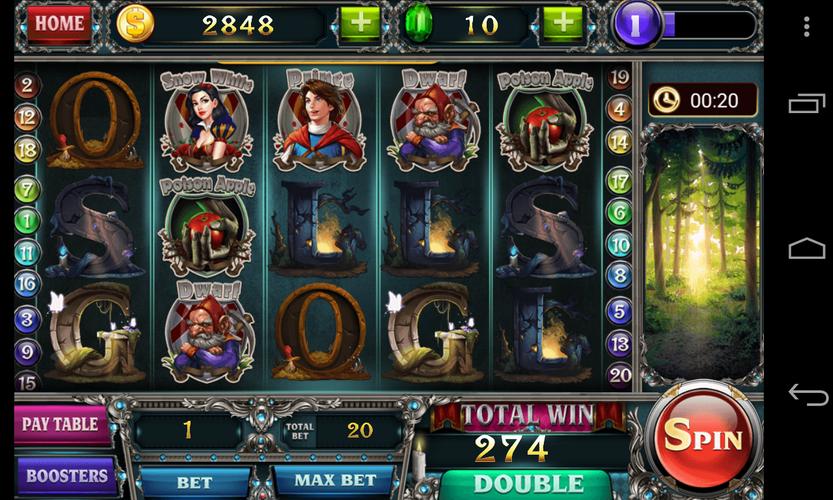This screenshot has width=833, height=500.
Task: Add more gold coins with plus button
Action: coord(360,25)
